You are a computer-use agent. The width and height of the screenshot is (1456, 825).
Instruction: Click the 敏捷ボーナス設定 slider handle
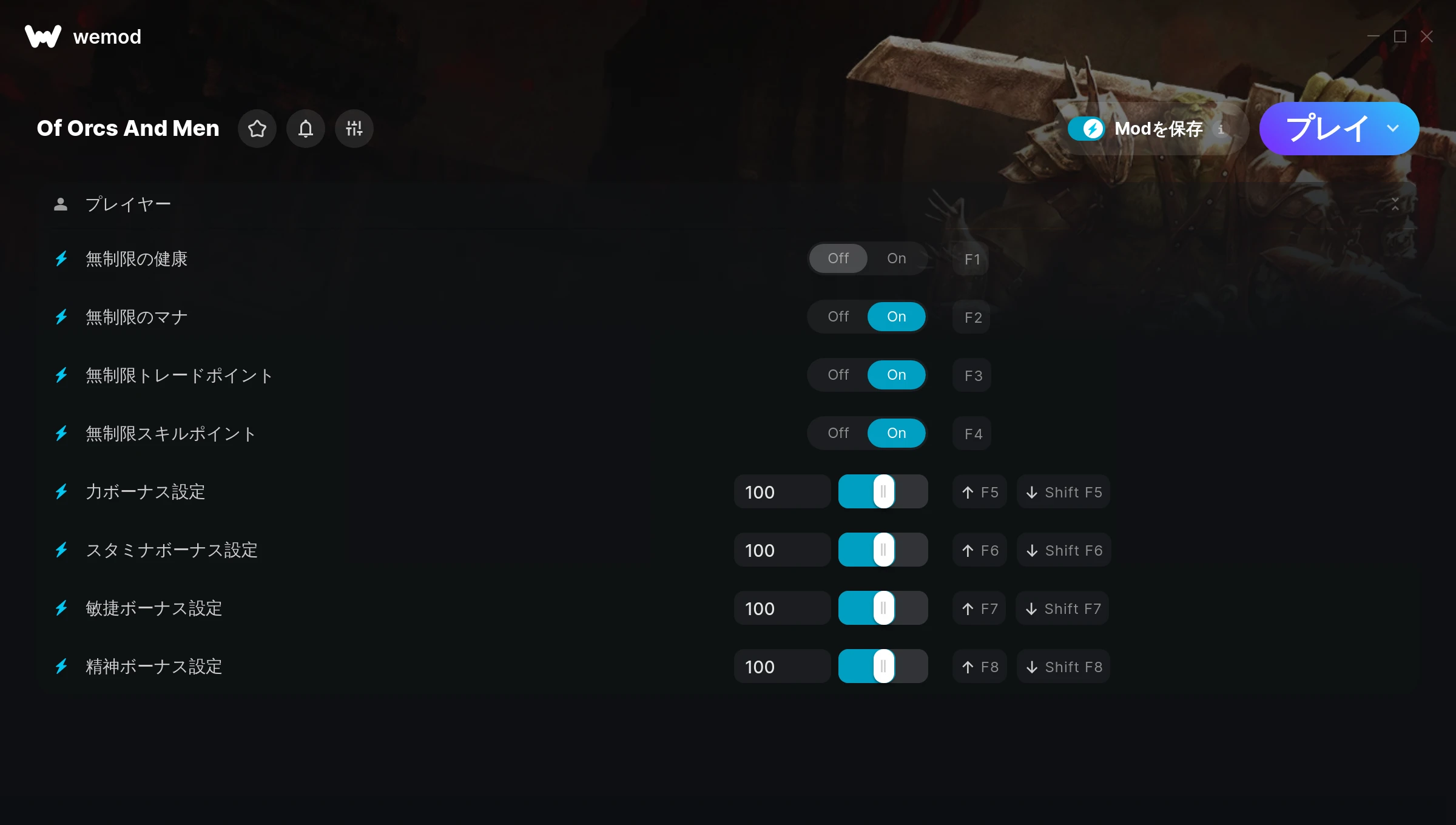coord(883,608)
